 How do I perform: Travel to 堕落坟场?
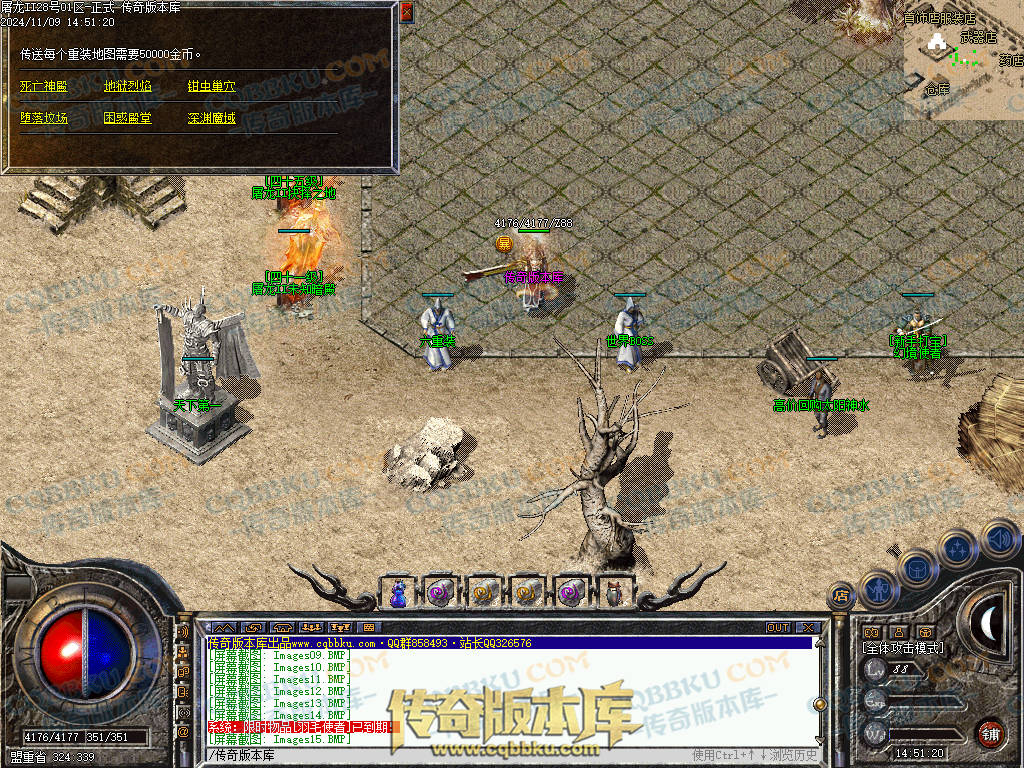click(x=43, y=118)
